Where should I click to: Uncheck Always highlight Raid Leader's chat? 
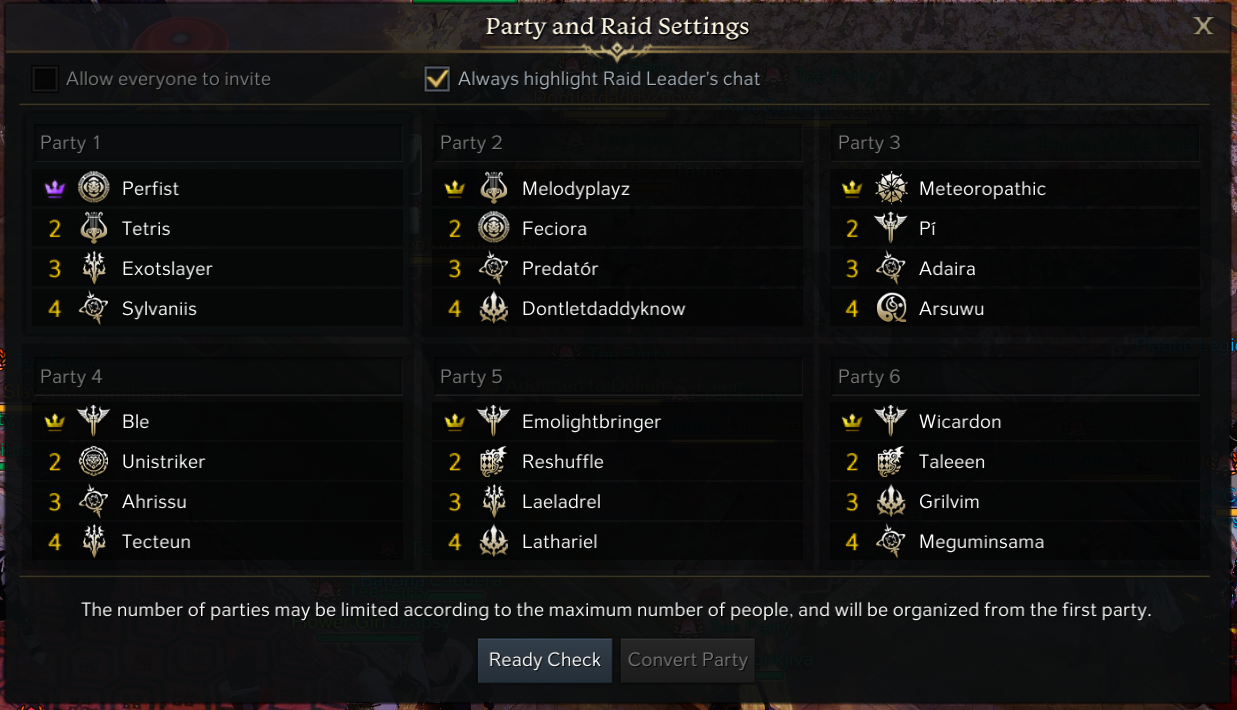(x=437, y=79)
